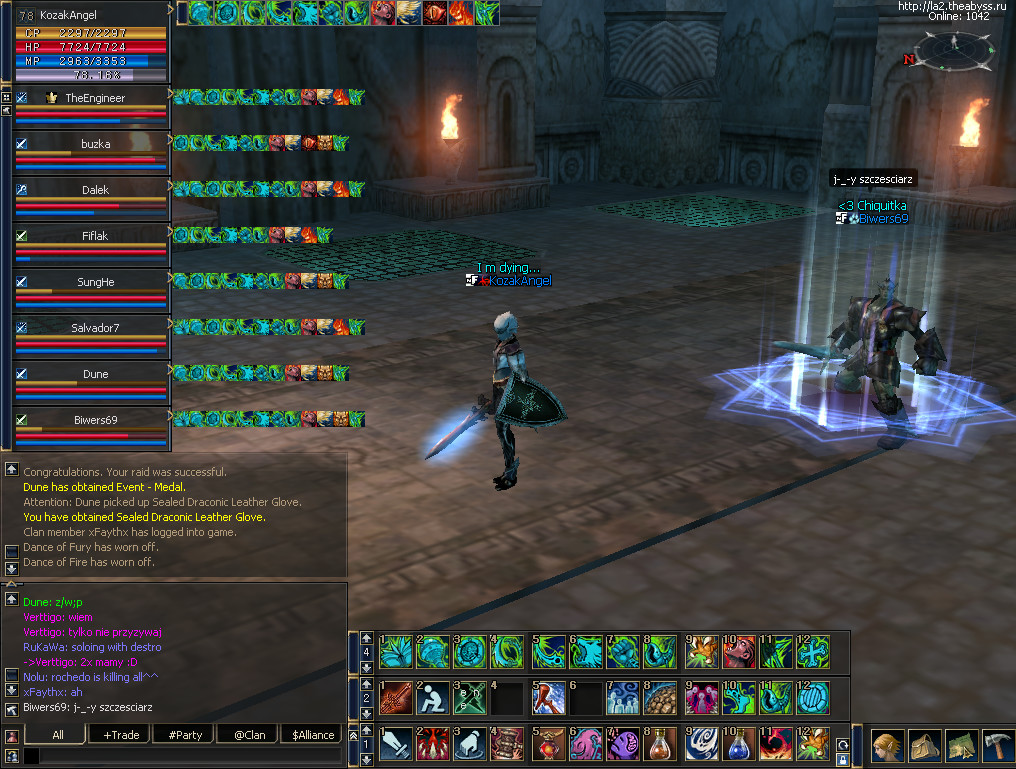Open the hammer system menu button

996,746
